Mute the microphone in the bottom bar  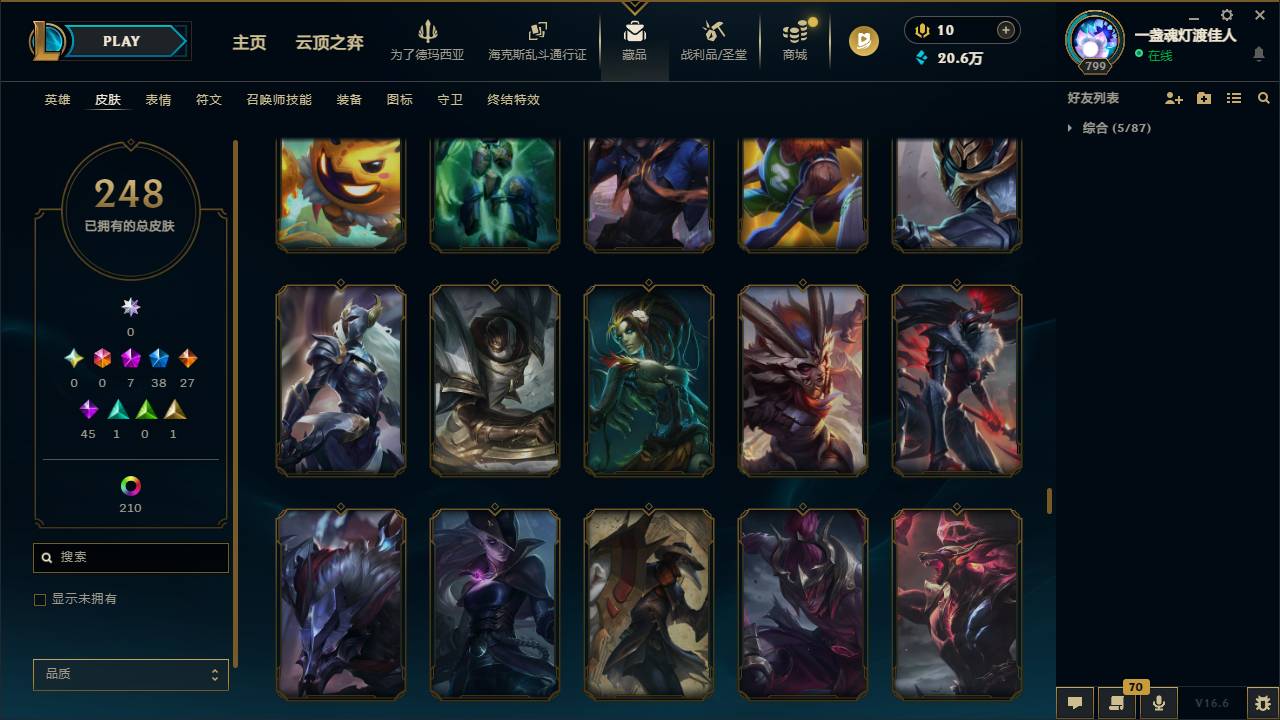(1158, 701)
